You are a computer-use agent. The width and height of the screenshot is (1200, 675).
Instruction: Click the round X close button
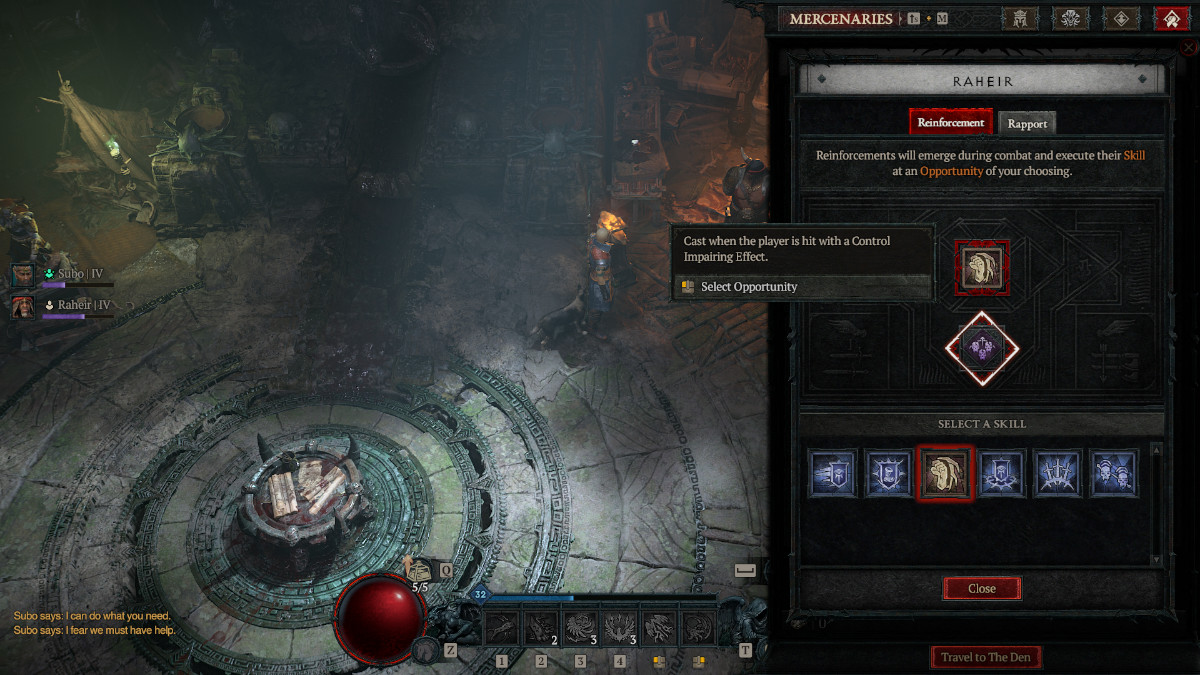click(x=1188, y=47)
